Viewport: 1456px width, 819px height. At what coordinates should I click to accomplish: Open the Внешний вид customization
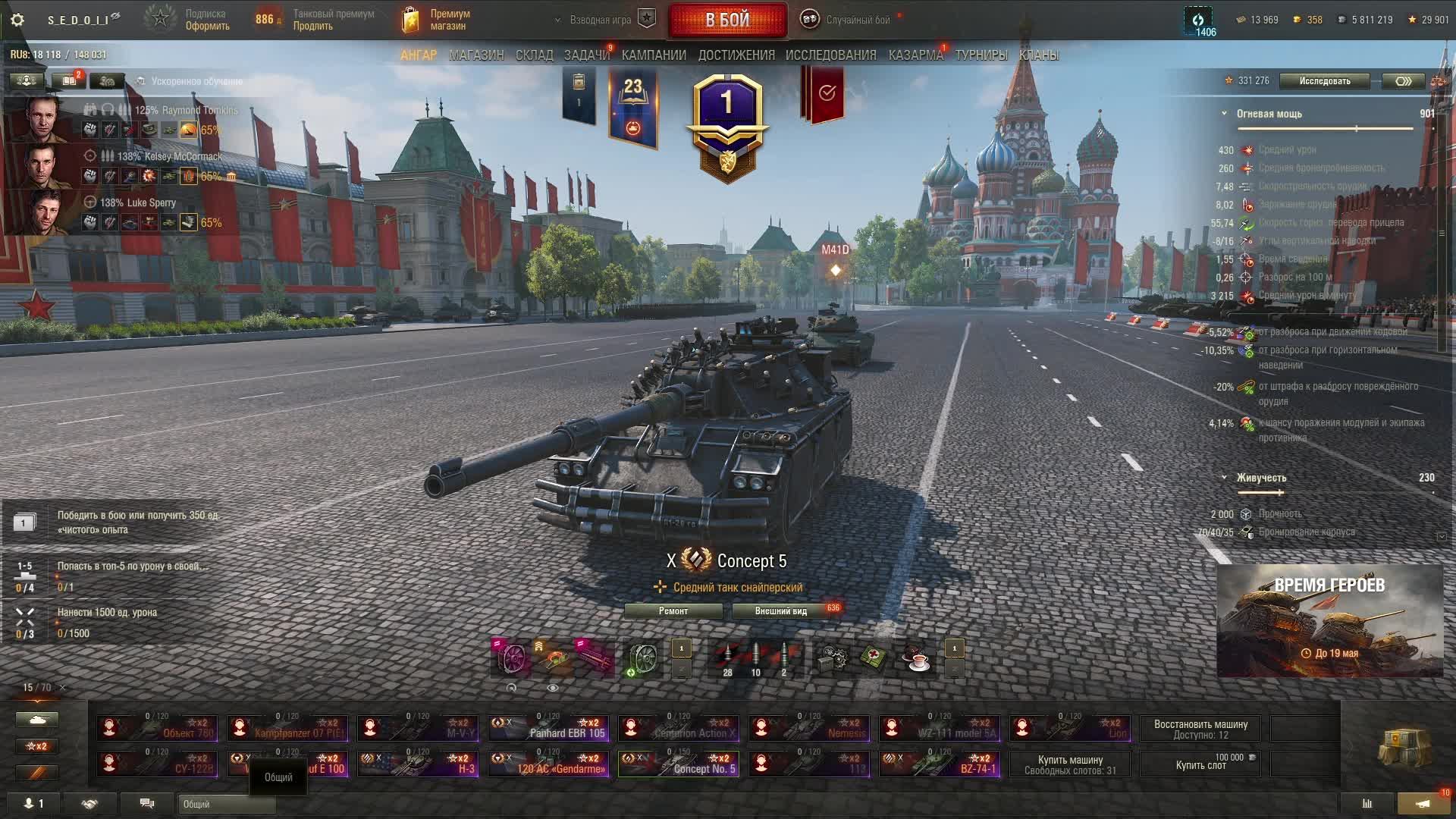(x=780, y=611)
